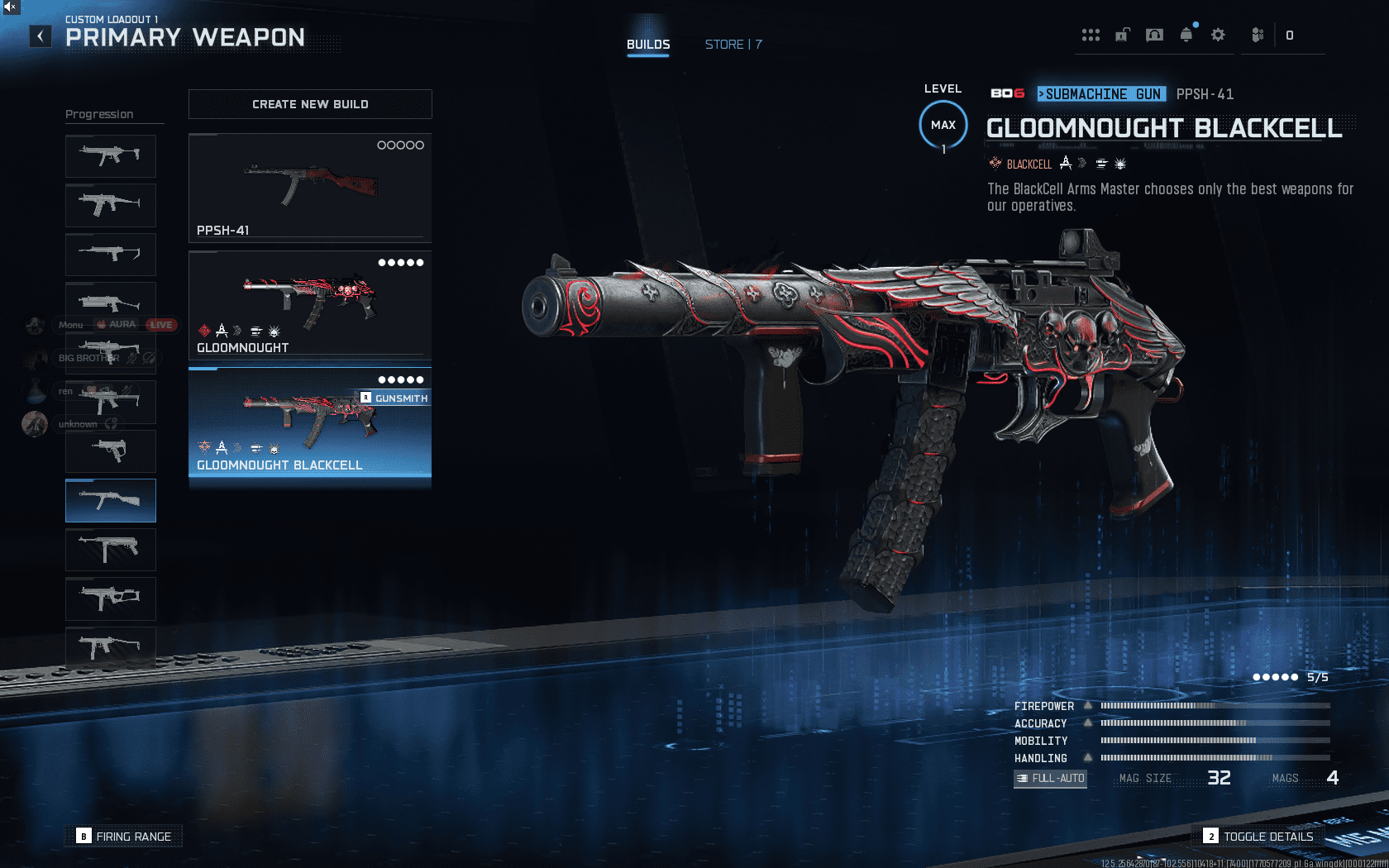Switch to the Builds tab

(x=648, y=45)
